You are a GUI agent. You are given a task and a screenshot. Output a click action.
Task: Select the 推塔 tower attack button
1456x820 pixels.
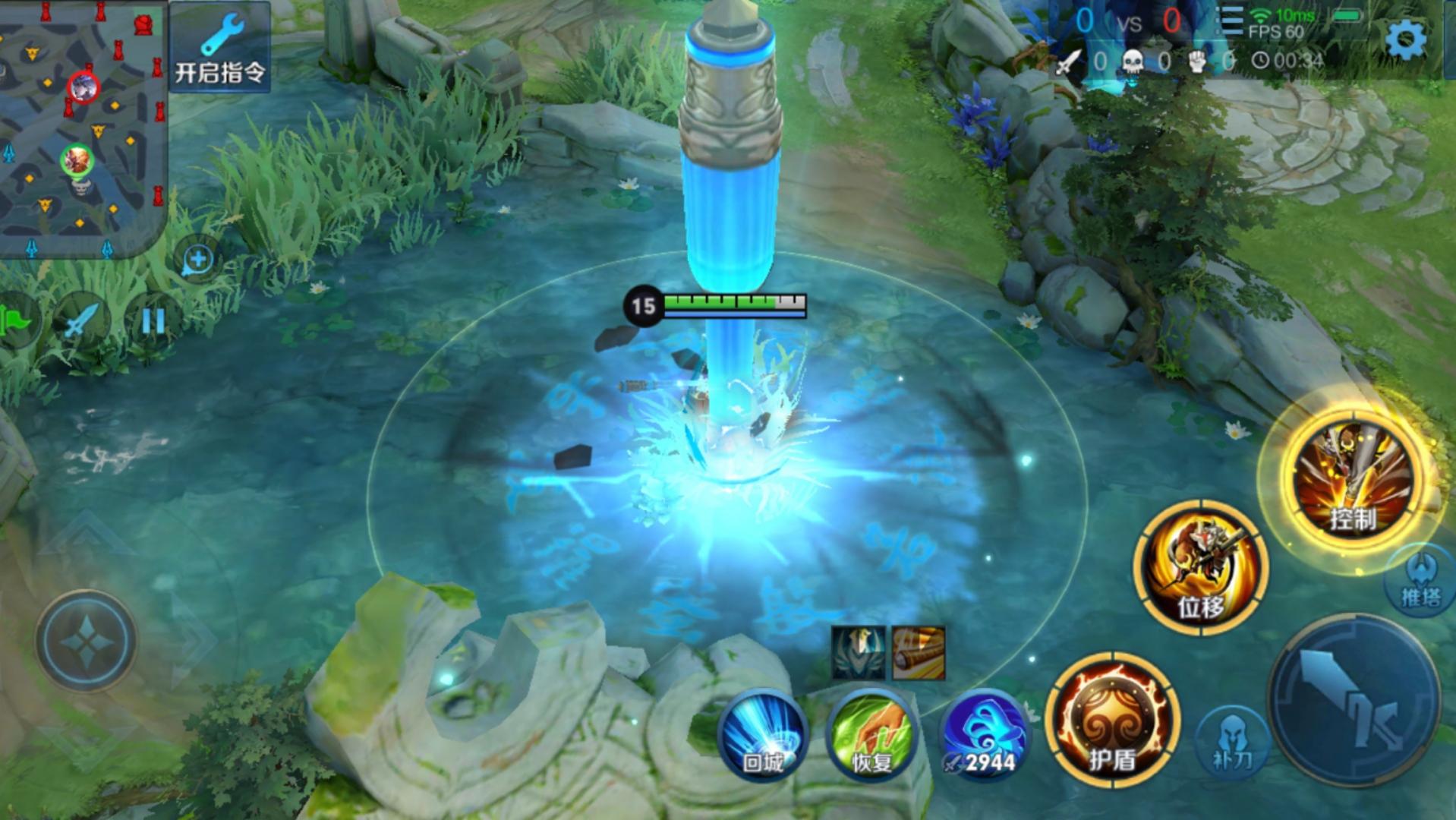click(1420, 582)
